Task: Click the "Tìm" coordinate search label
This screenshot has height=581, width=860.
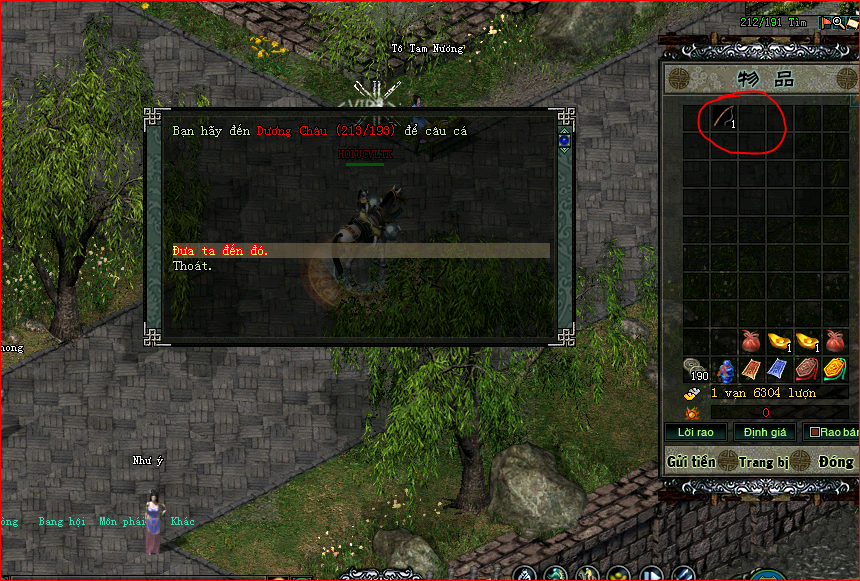Action: [x=797, y=22]
